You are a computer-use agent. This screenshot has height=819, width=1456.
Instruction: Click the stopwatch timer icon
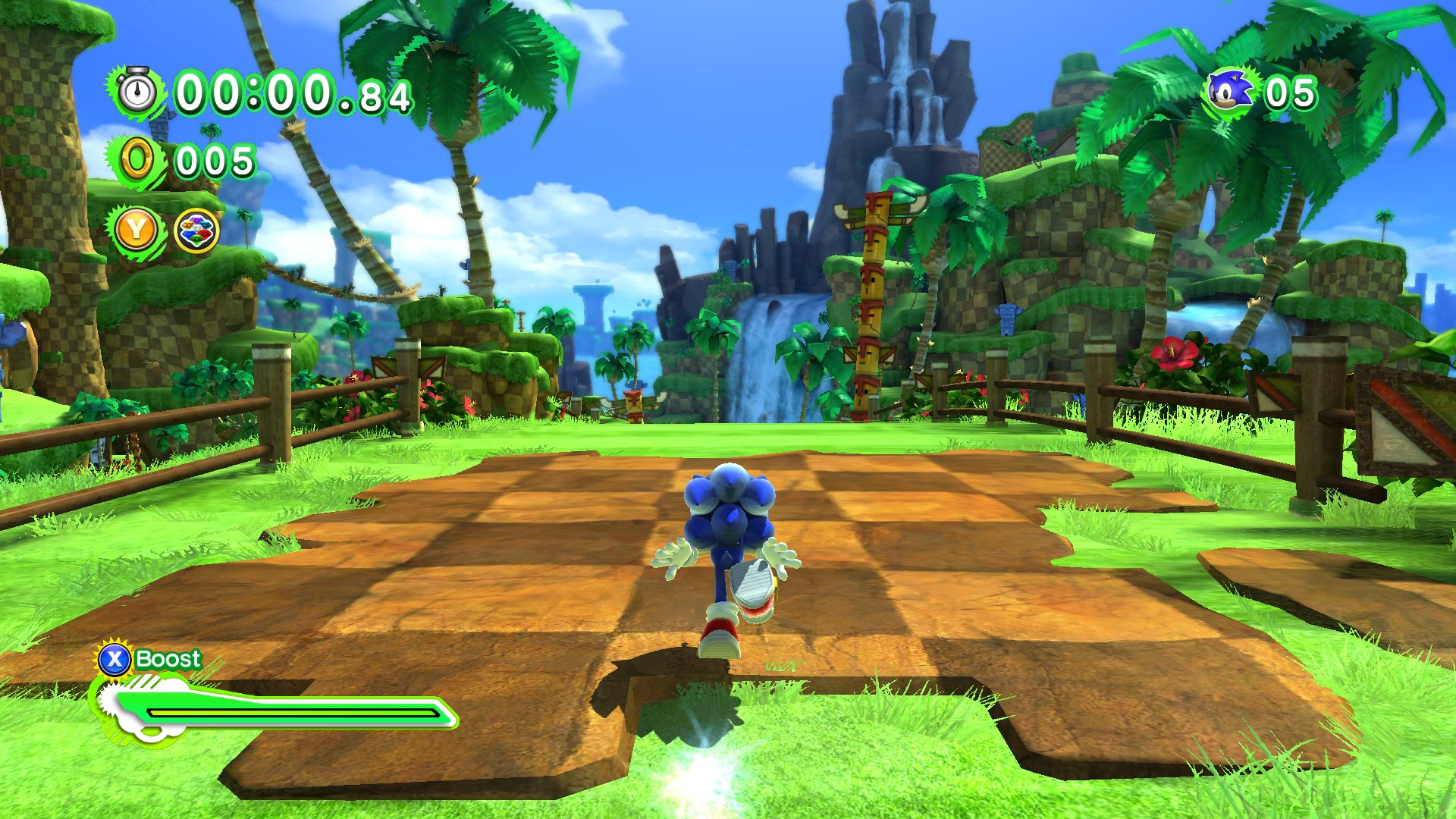pos(136,93)
